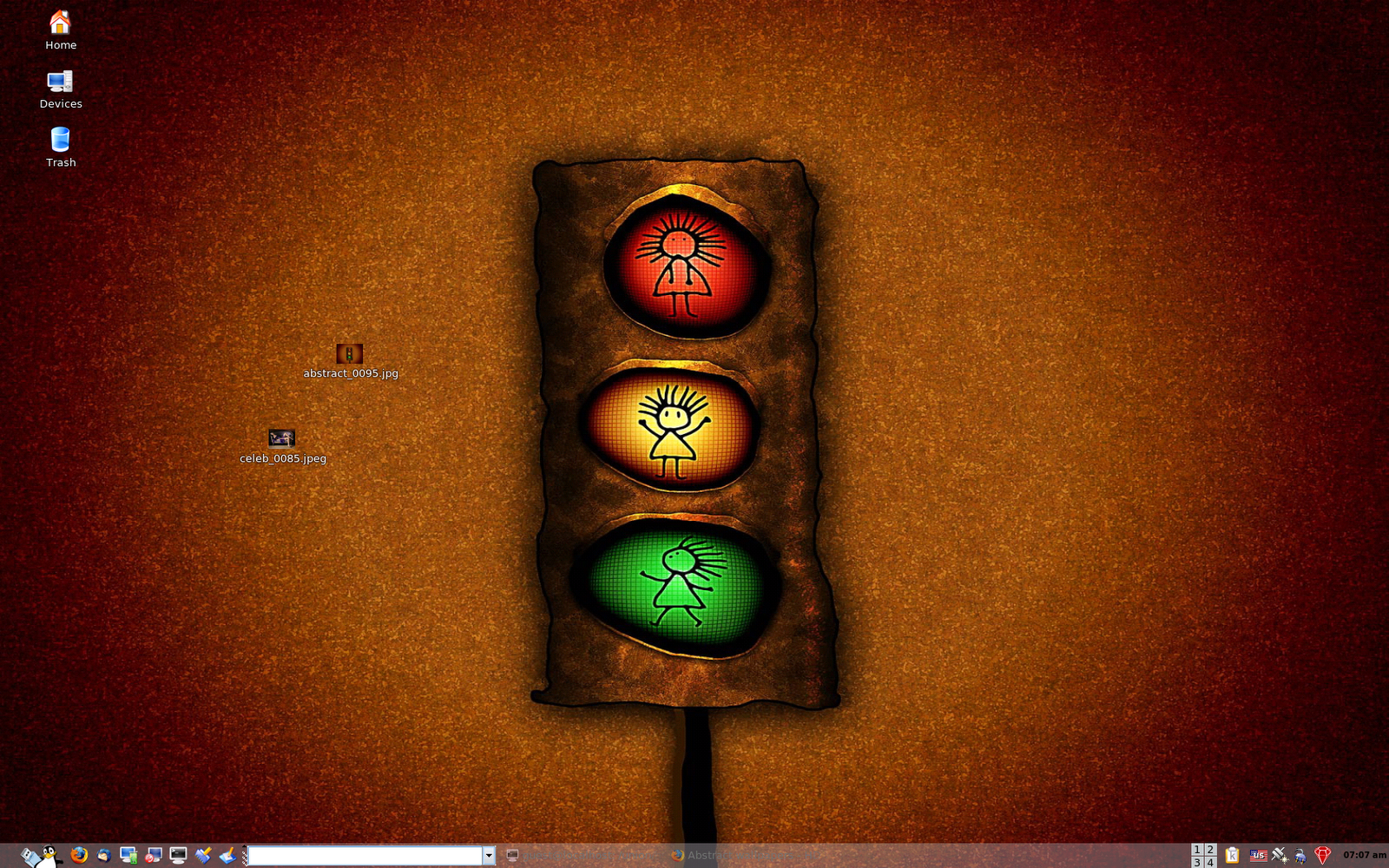
Task: Open the Trash desktop icon
Action: (60, 139)
